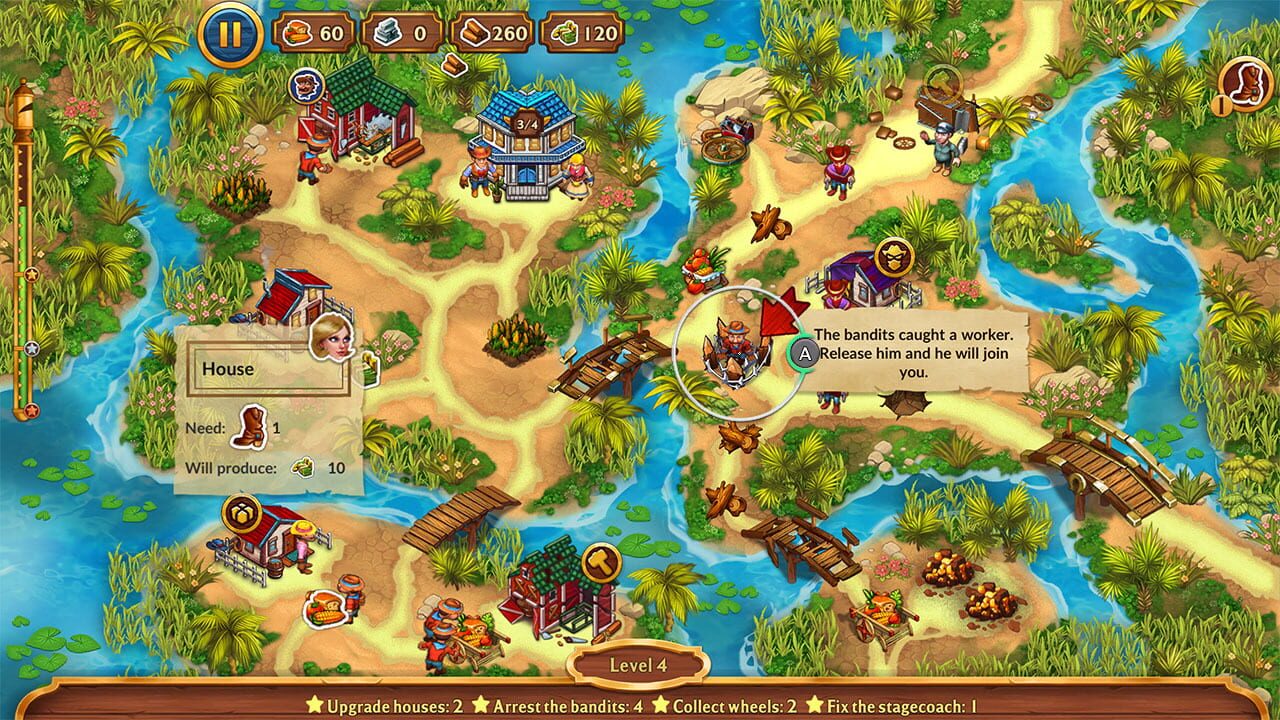Click the magnifier icon above the broken stagecoach

pos(942,83)
